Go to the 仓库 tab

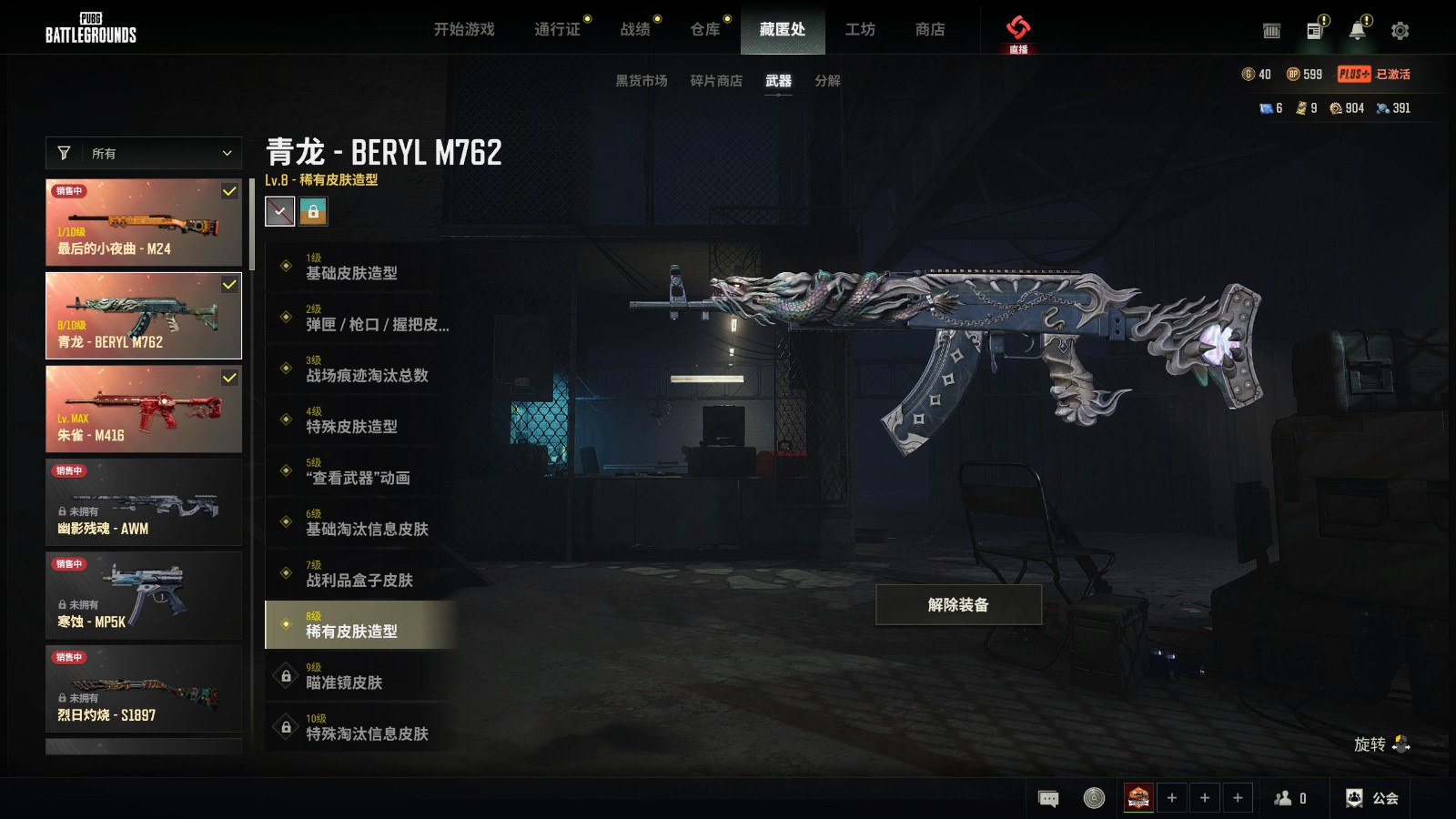(705, 29)
